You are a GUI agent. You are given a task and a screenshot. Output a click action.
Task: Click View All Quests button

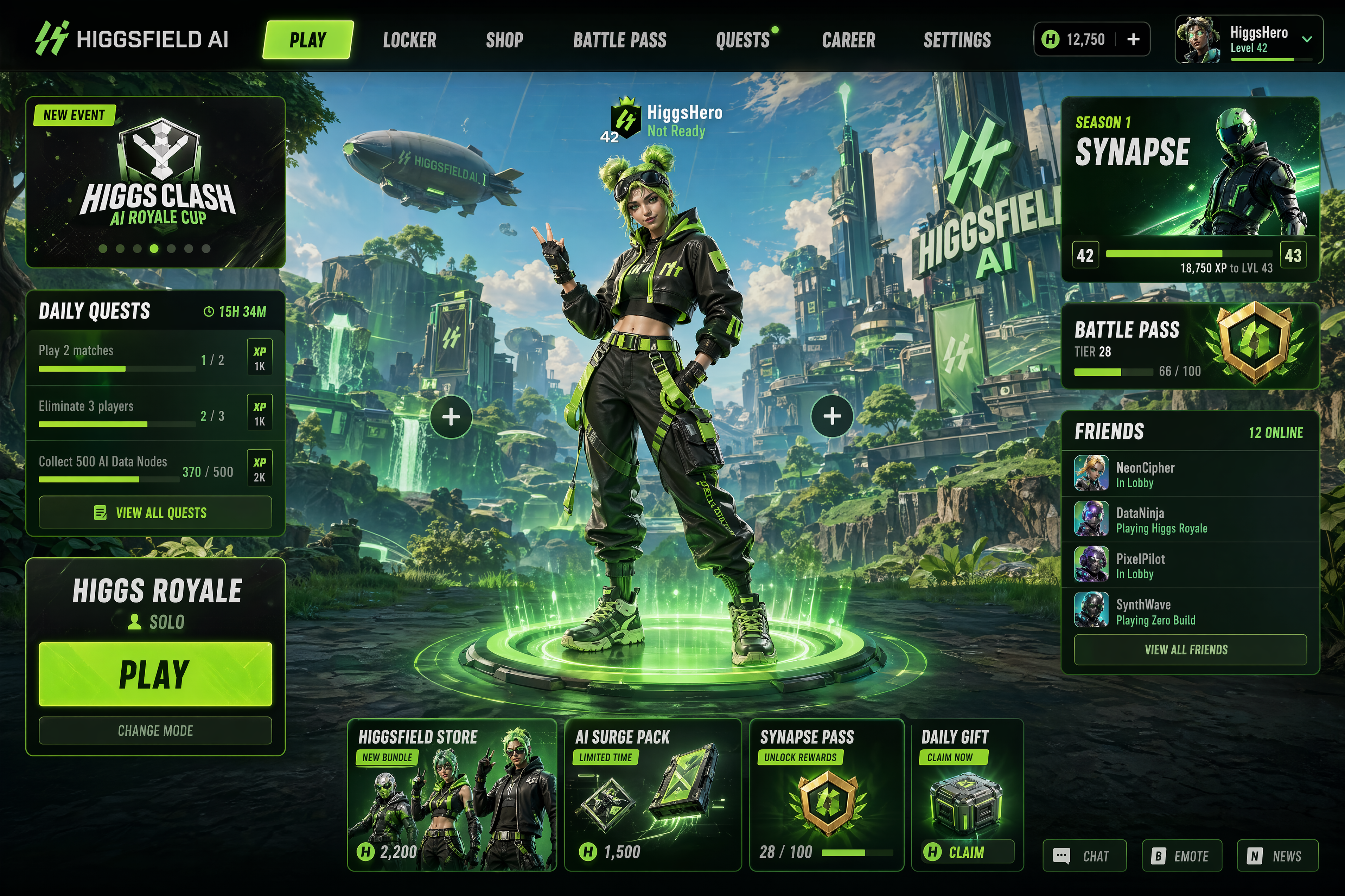(155, 513)
